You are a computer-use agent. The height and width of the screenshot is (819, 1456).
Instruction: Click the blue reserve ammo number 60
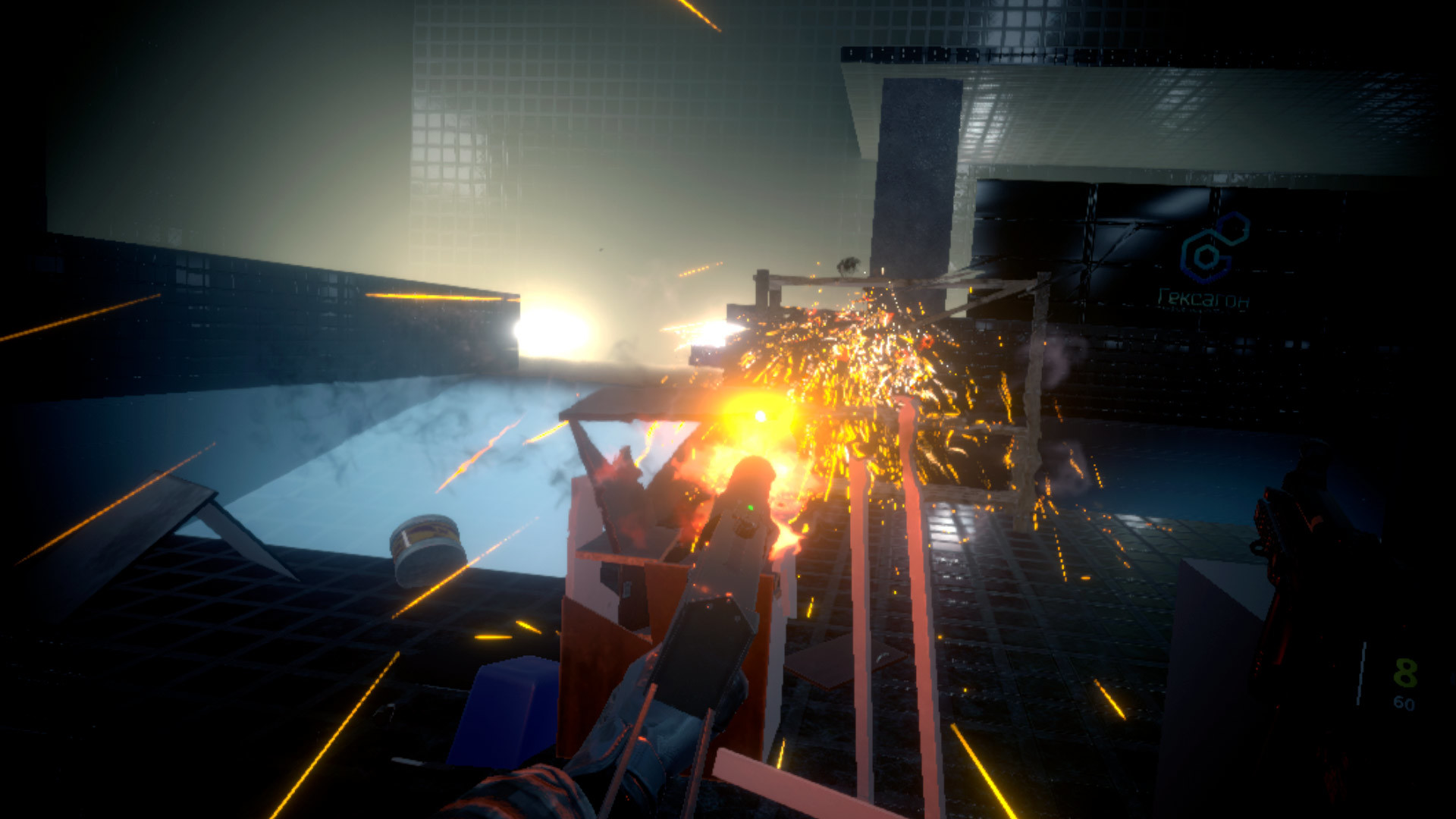click(1404, 703)
